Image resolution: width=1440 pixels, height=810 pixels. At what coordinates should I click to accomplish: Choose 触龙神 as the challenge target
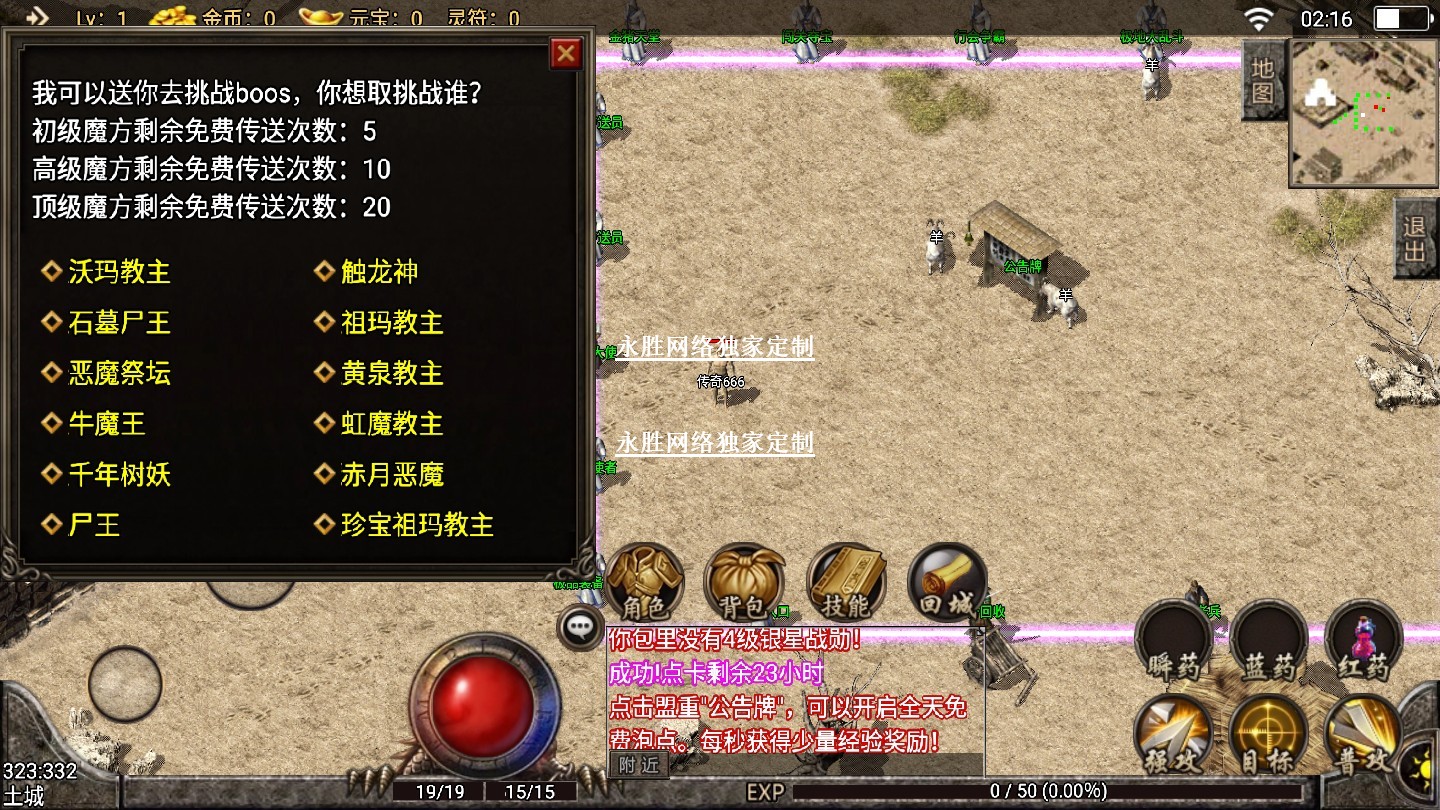coord(379,272)
